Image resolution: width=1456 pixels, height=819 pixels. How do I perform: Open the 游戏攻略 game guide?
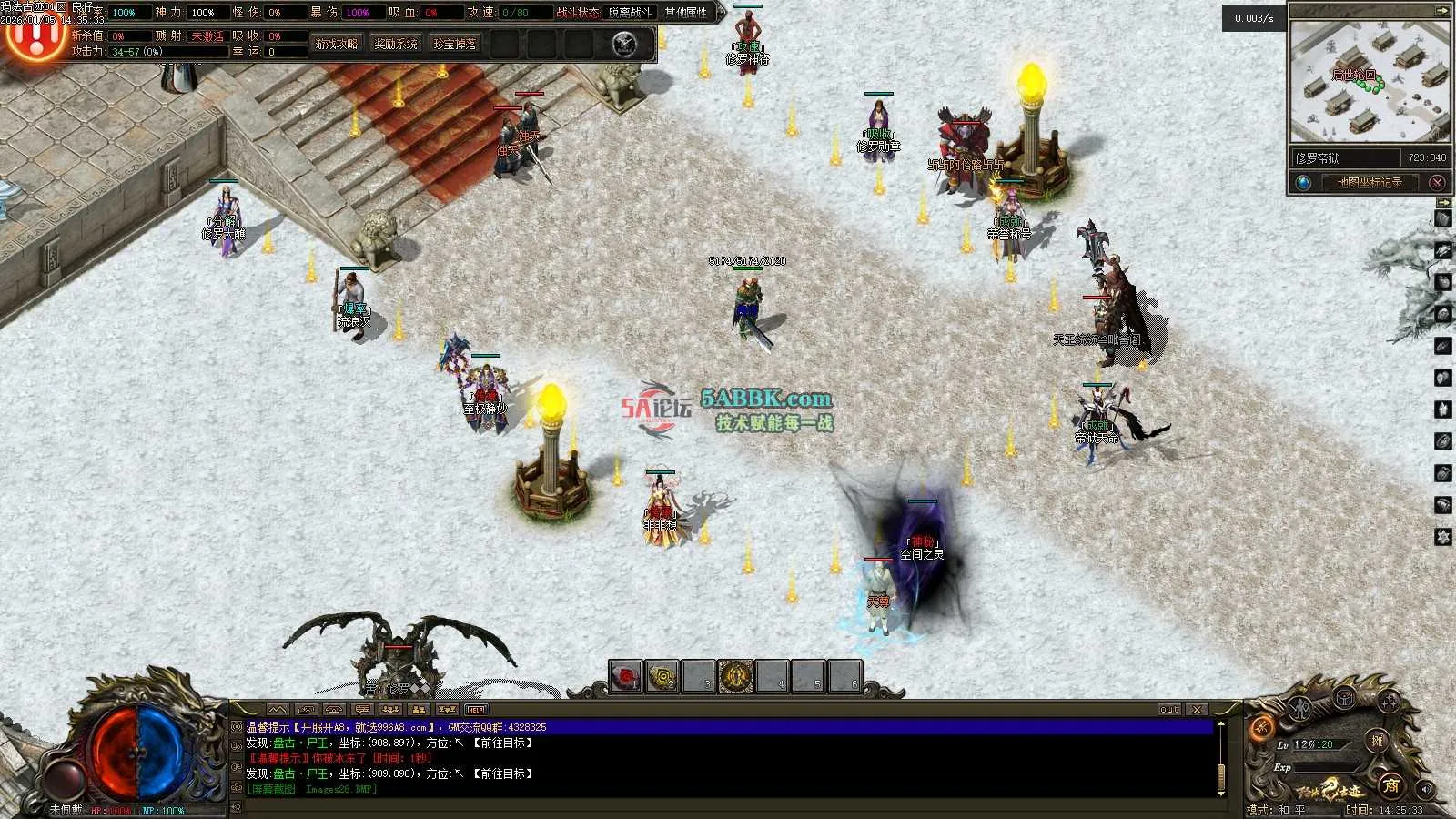pyautogui.click(x=337, y=44)
